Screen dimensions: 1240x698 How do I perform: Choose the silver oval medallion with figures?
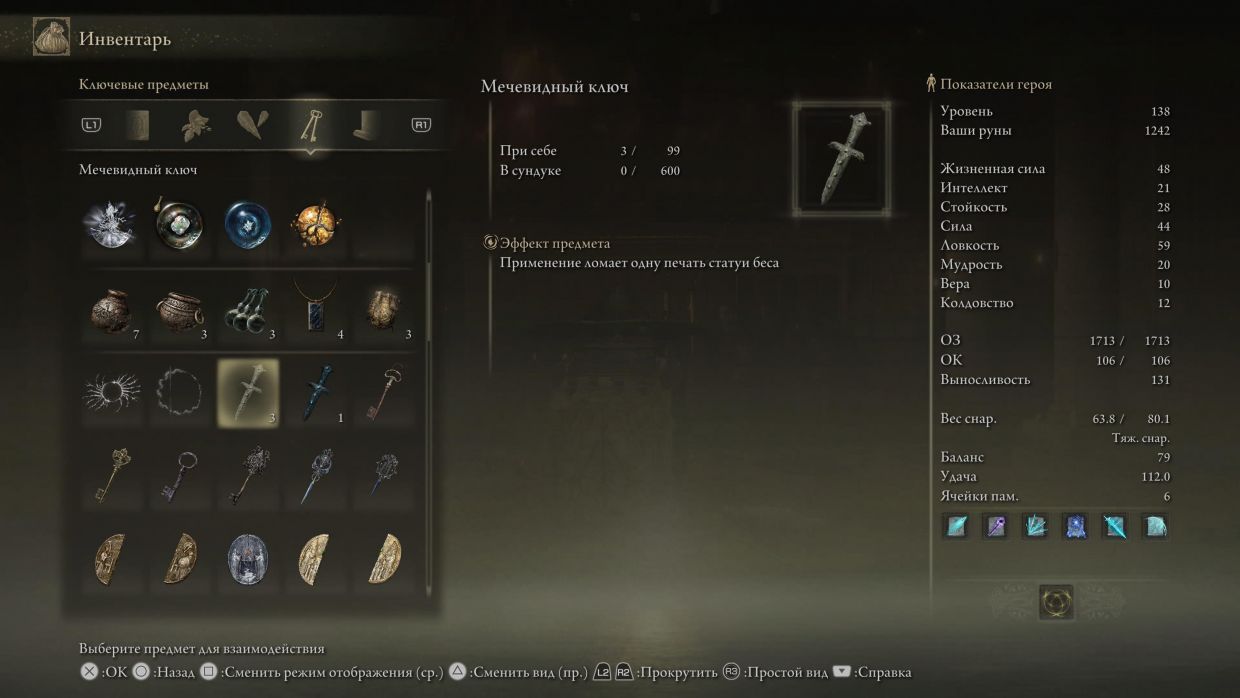(248, 559)
